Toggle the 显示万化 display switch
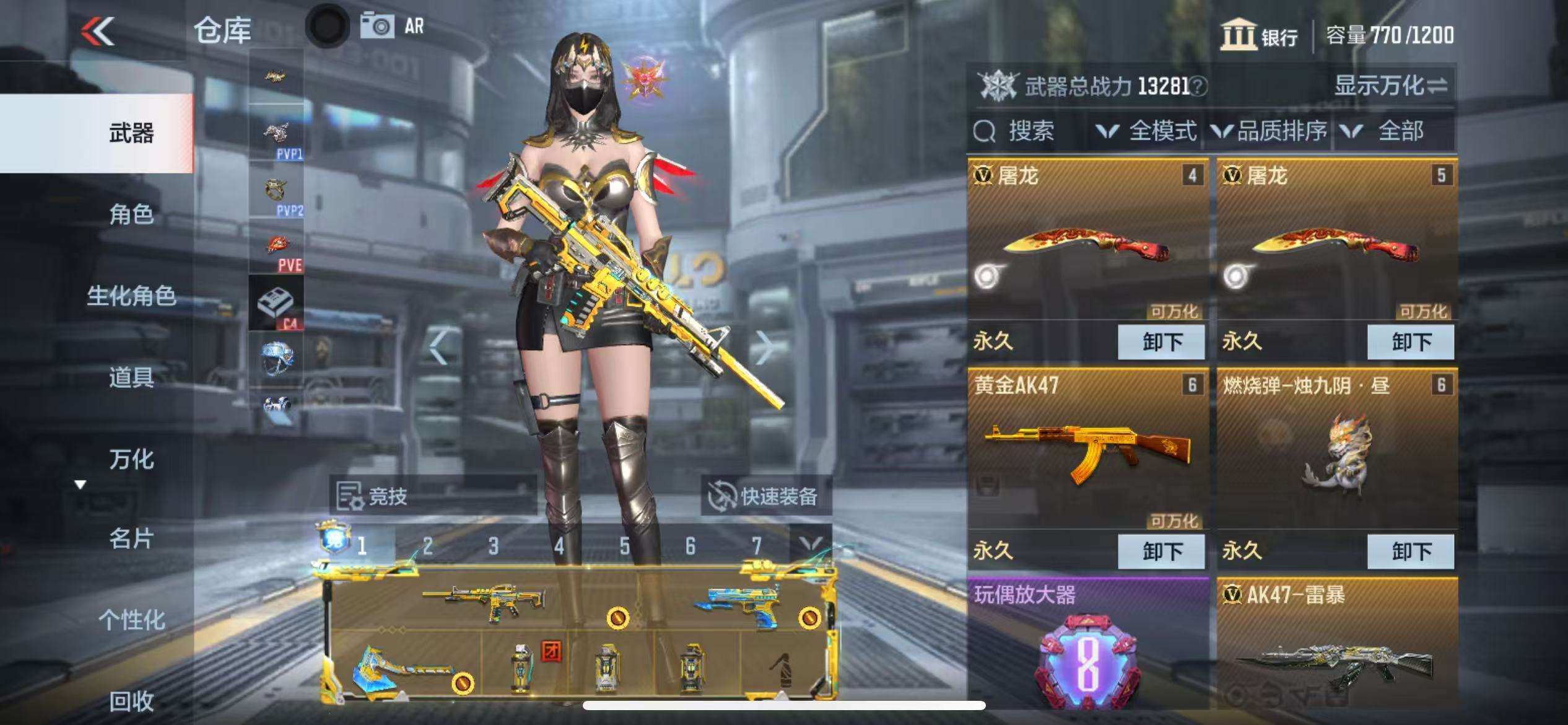 (x=1390, y=86)
